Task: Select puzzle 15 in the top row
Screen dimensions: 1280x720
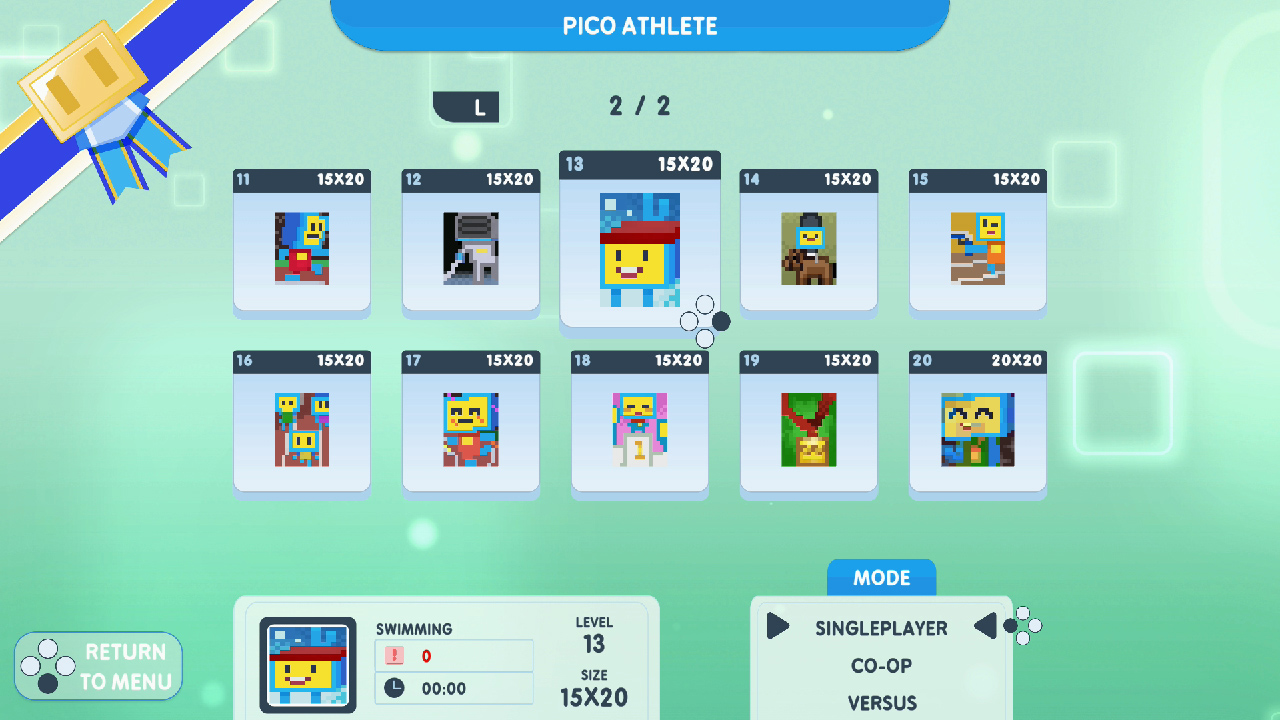Action: [x=977, y=243]
